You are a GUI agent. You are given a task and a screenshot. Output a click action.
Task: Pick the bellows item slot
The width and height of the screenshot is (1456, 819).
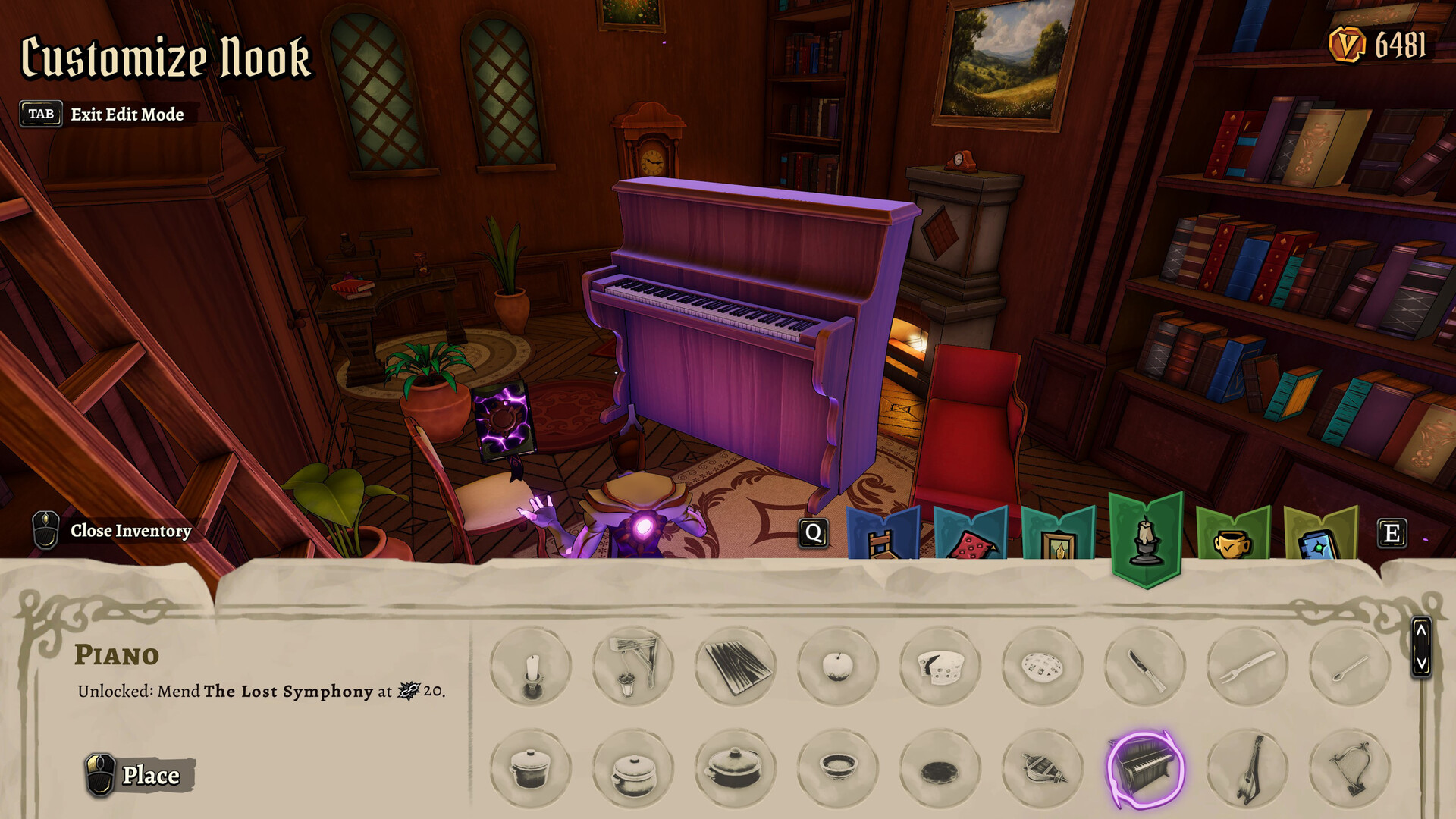[x=1043, y=767]
